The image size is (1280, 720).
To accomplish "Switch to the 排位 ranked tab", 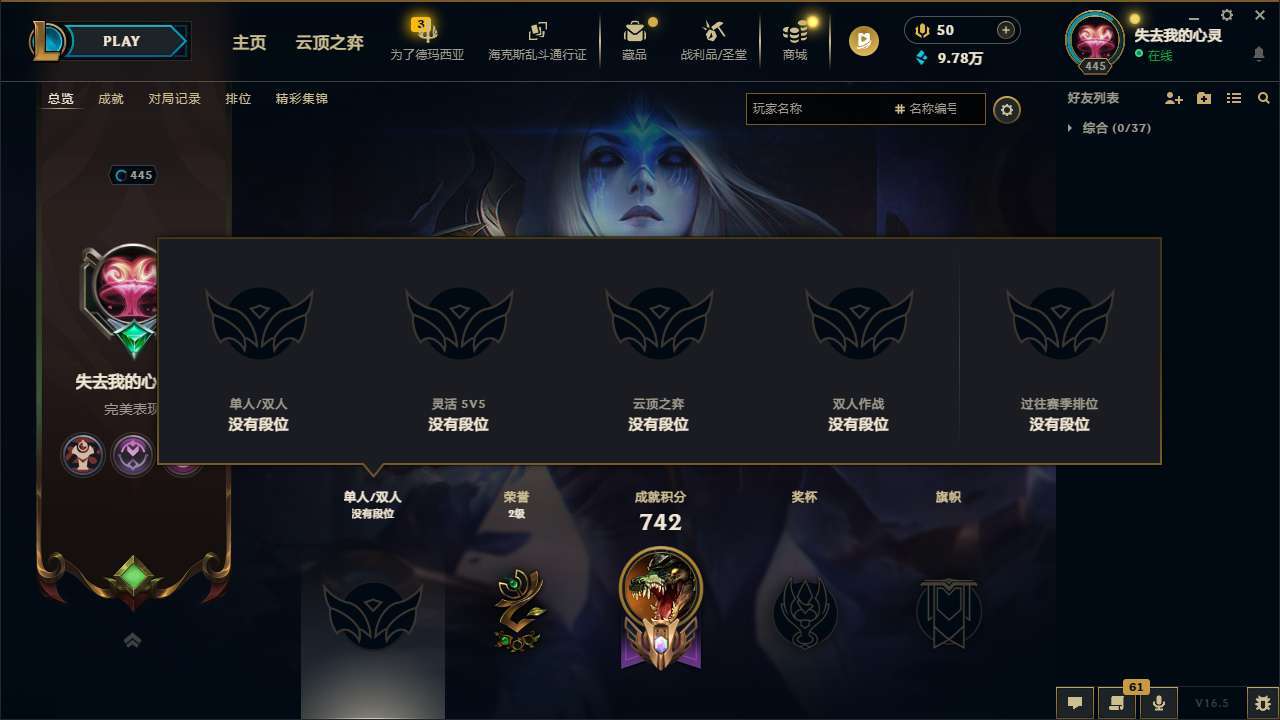I will 238,99.
